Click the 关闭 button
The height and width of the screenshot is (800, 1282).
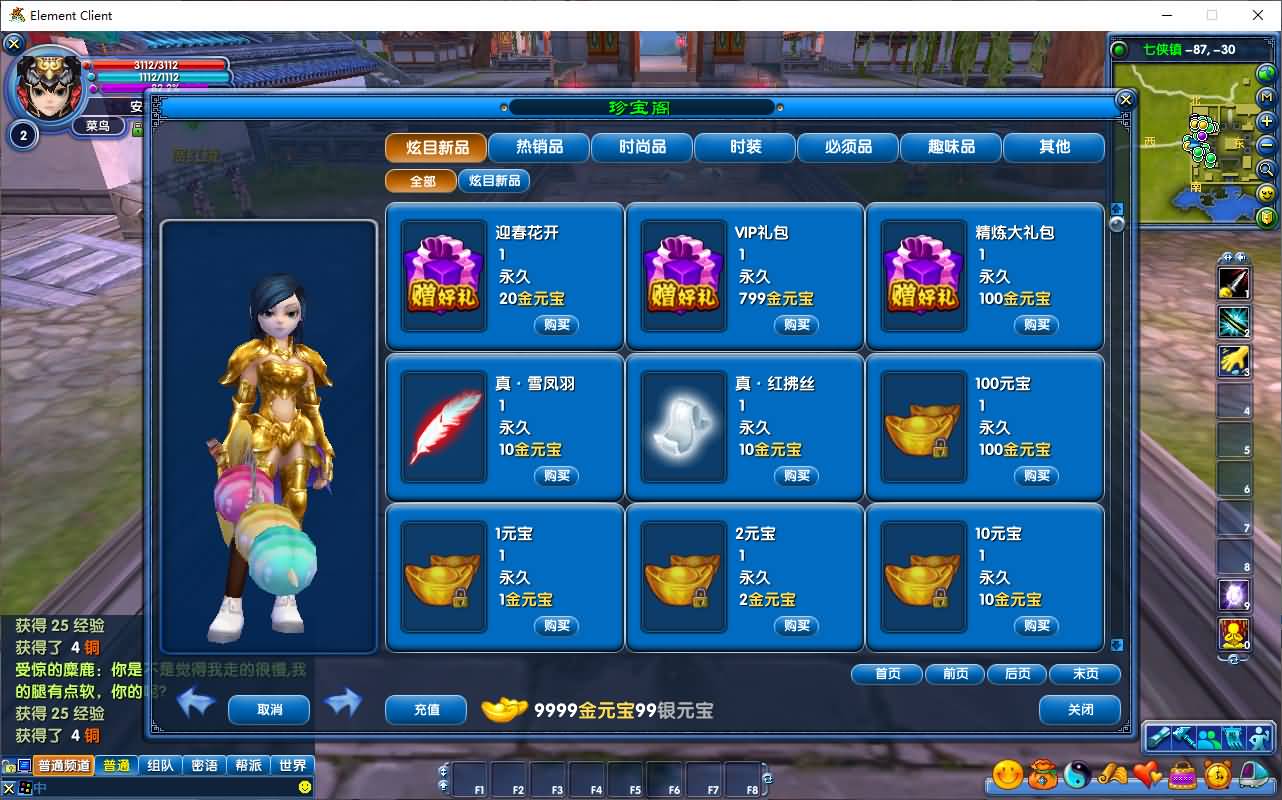click(x=1080, y=710)
